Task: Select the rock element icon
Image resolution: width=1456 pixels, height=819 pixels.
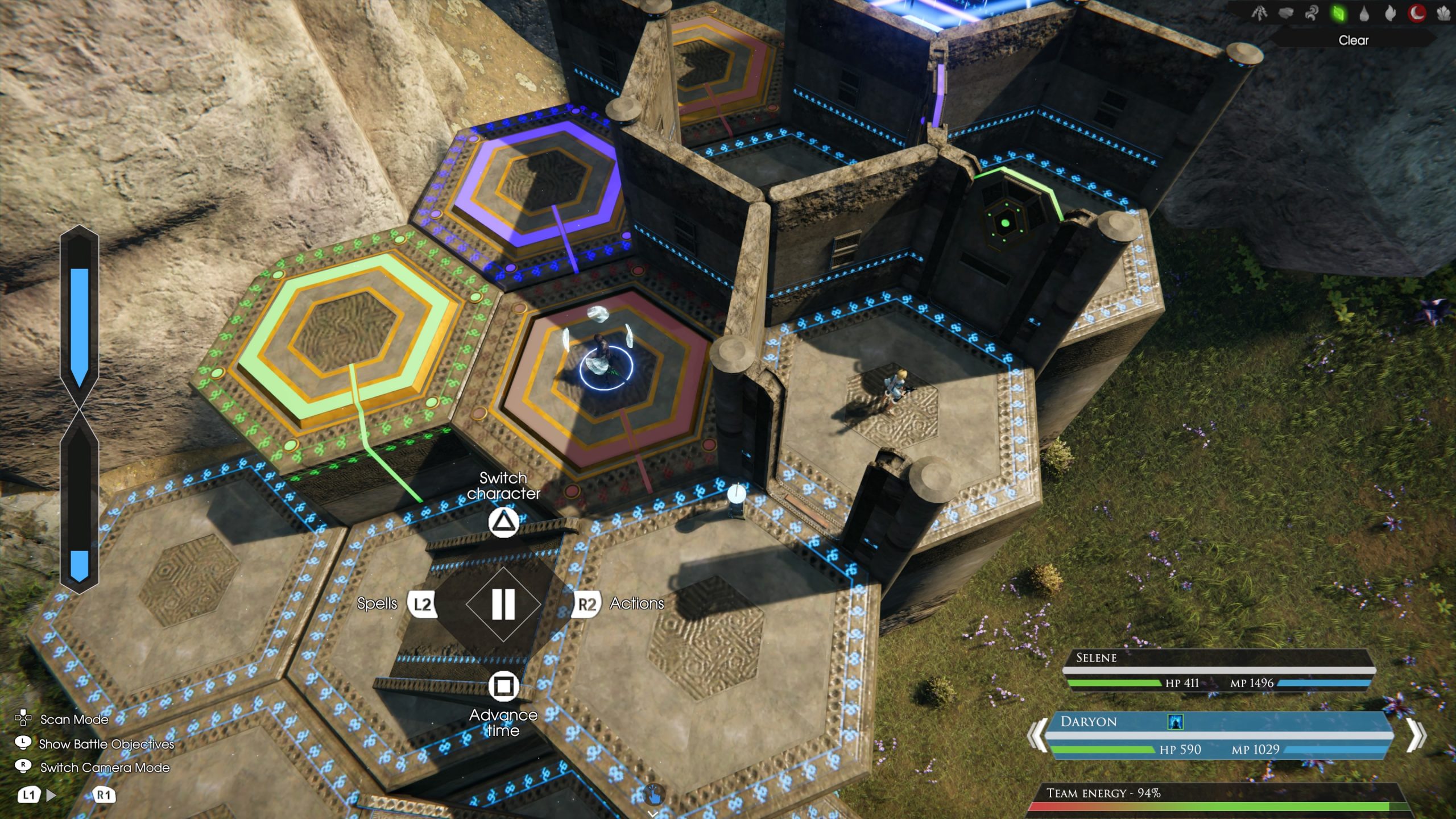Action: click(x=1287, y=13)
